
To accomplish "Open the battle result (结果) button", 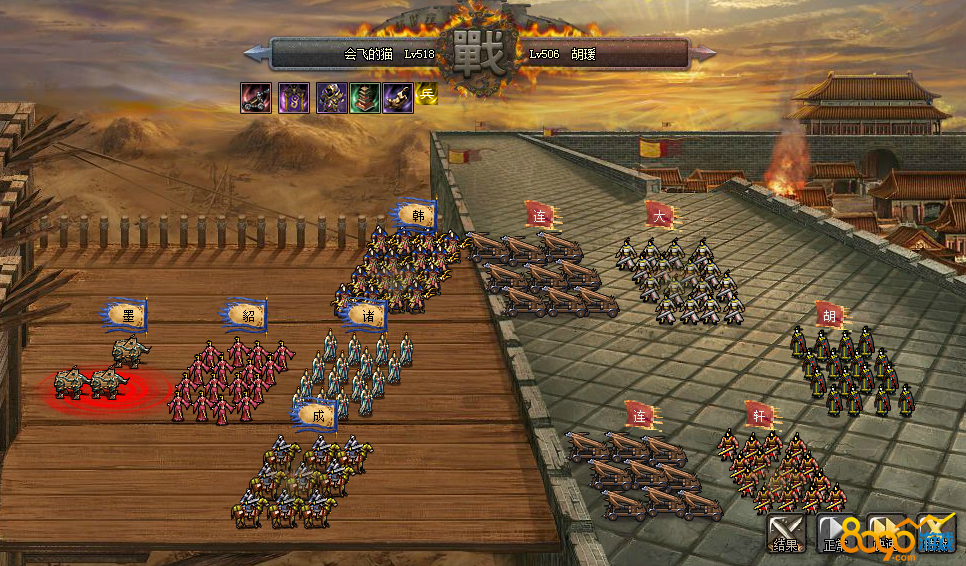I will click(x=786, y=533).
